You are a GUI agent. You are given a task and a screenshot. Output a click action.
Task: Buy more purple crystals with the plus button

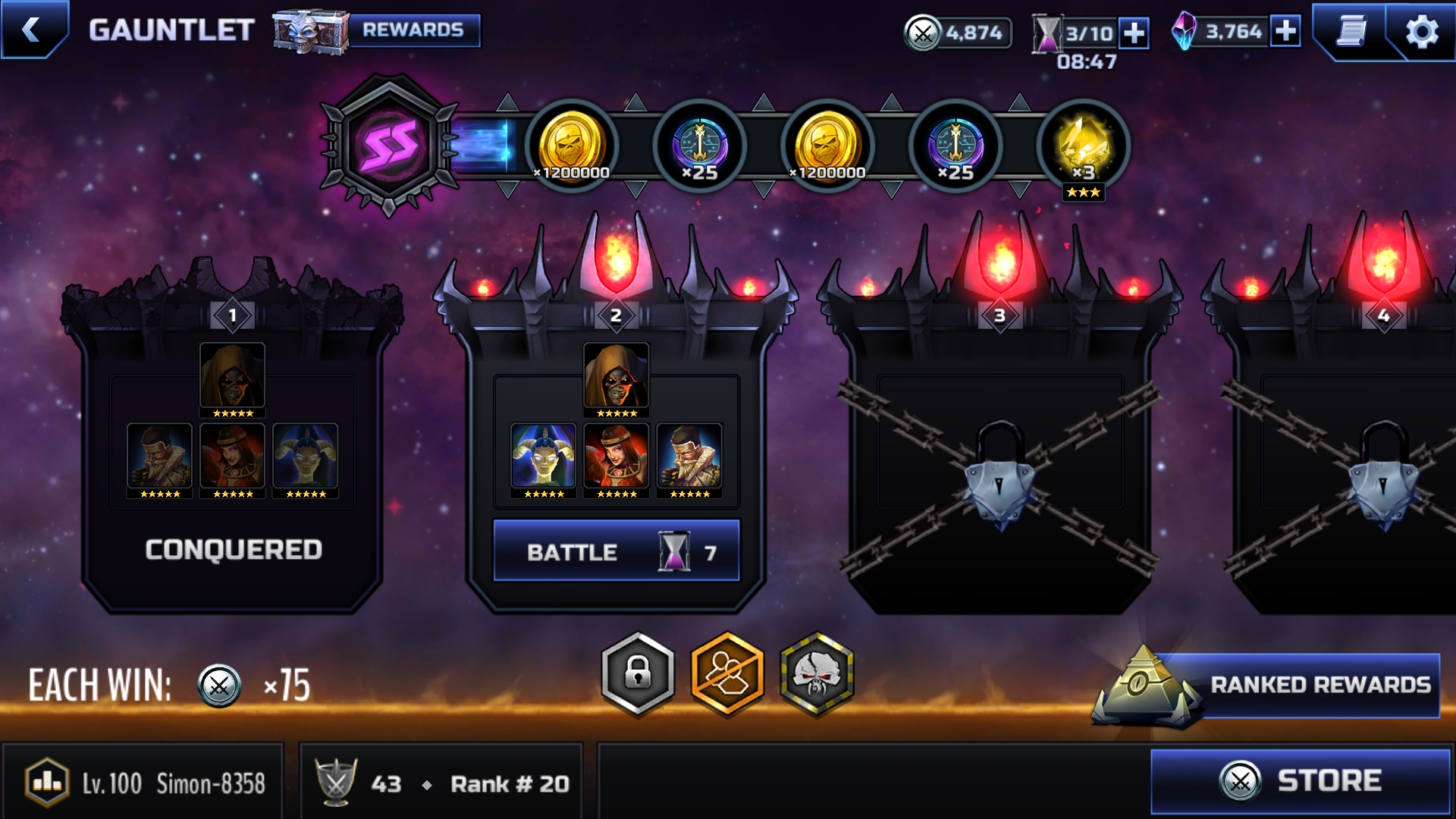tap(1285, 31)
